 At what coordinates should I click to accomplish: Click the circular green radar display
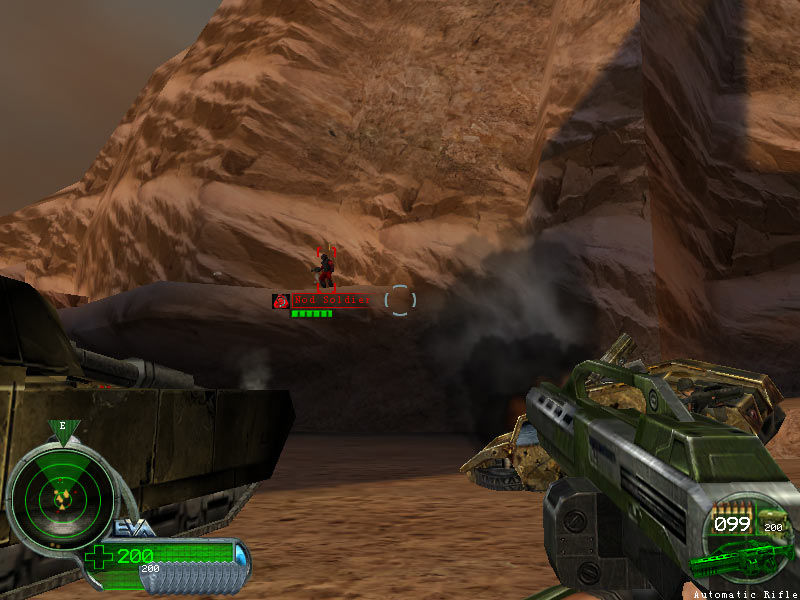point(61,495)
